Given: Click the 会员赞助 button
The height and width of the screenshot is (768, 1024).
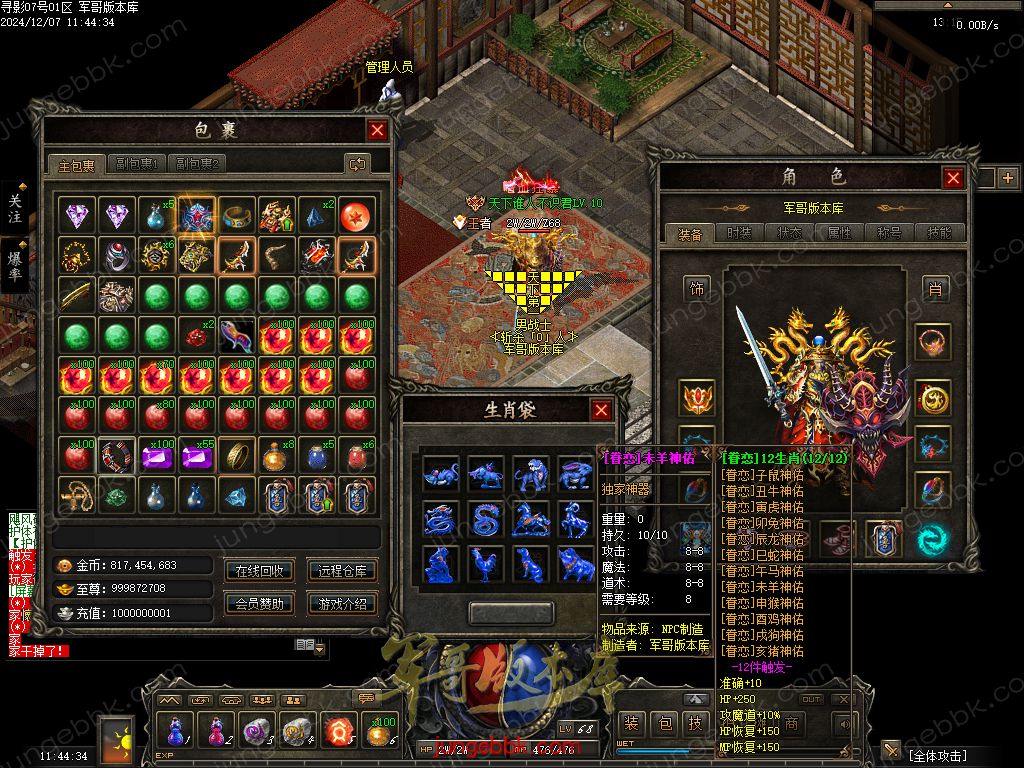Looking at the screenshot, I should point(259,603).
